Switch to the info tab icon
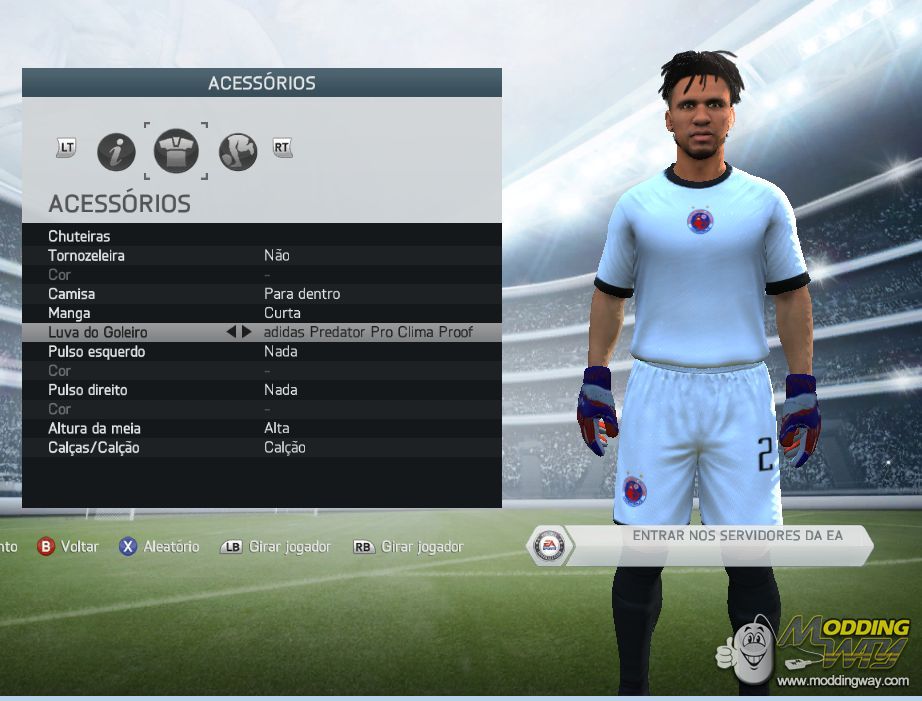The image size is (922, 701). tap(116, 152)
